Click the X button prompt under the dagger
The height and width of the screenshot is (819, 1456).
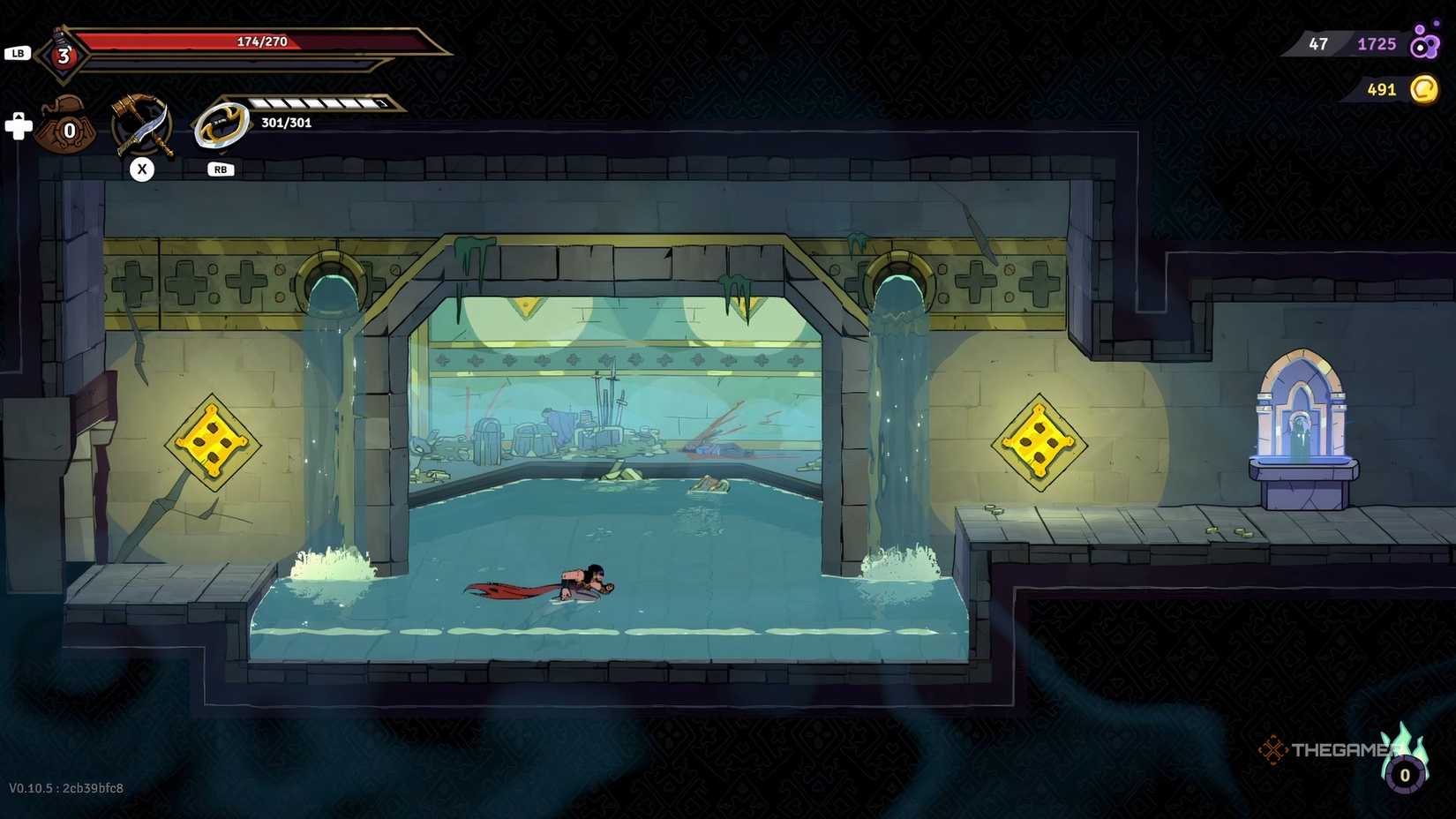point(144,169)
